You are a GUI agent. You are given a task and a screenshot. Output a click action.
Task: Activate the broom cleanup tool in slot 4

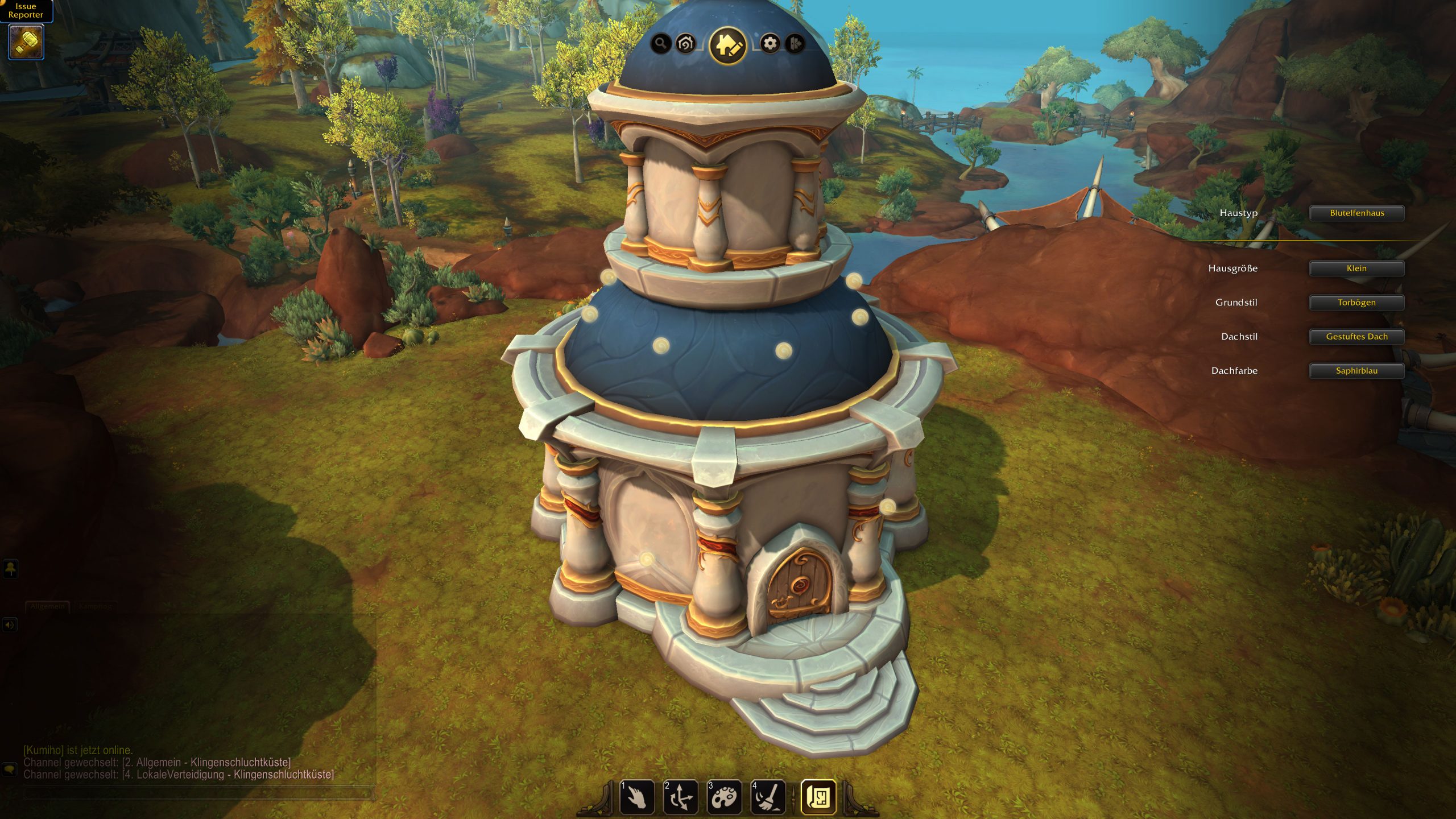(768, 797)
